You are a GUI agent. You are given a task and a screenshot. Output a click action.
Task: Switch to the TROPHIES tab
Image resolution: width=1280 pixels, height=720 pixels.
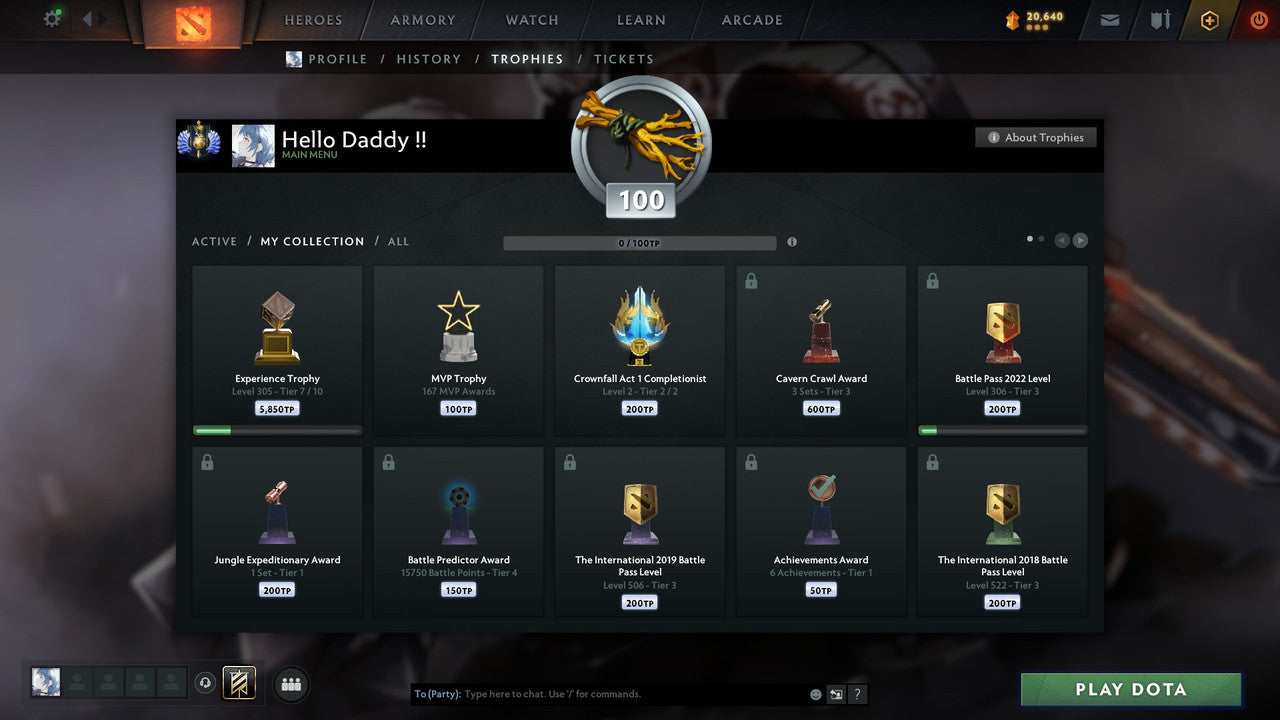pos(527,59)
